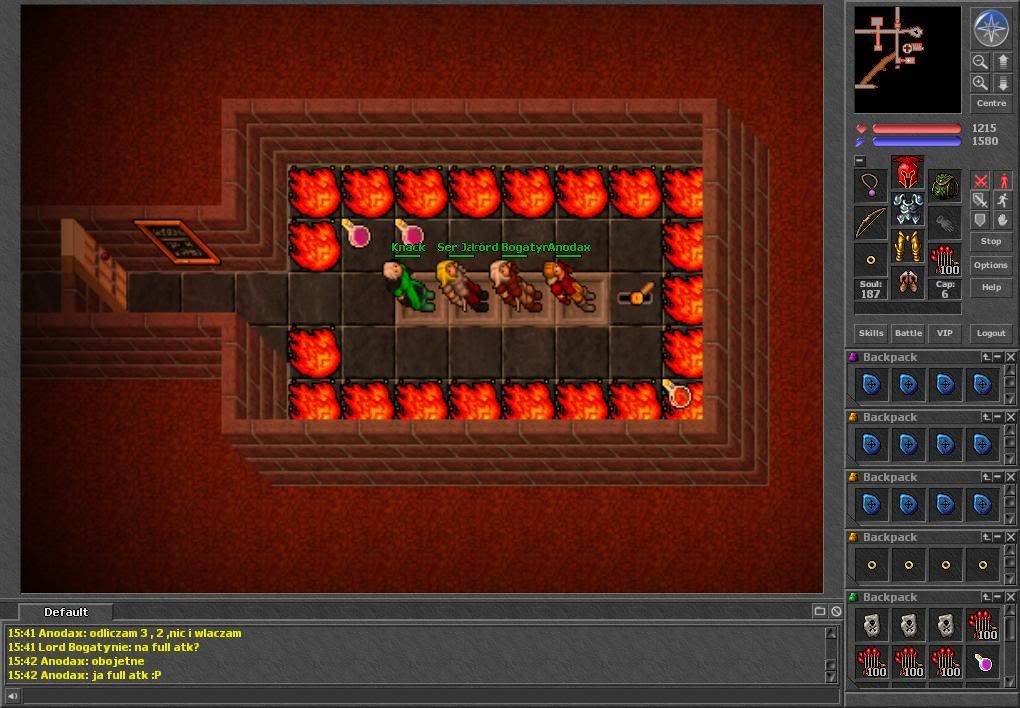The height and width of the screenshot is (708, 1020).
Task: Open the Help window
Action: click(990, 287)
